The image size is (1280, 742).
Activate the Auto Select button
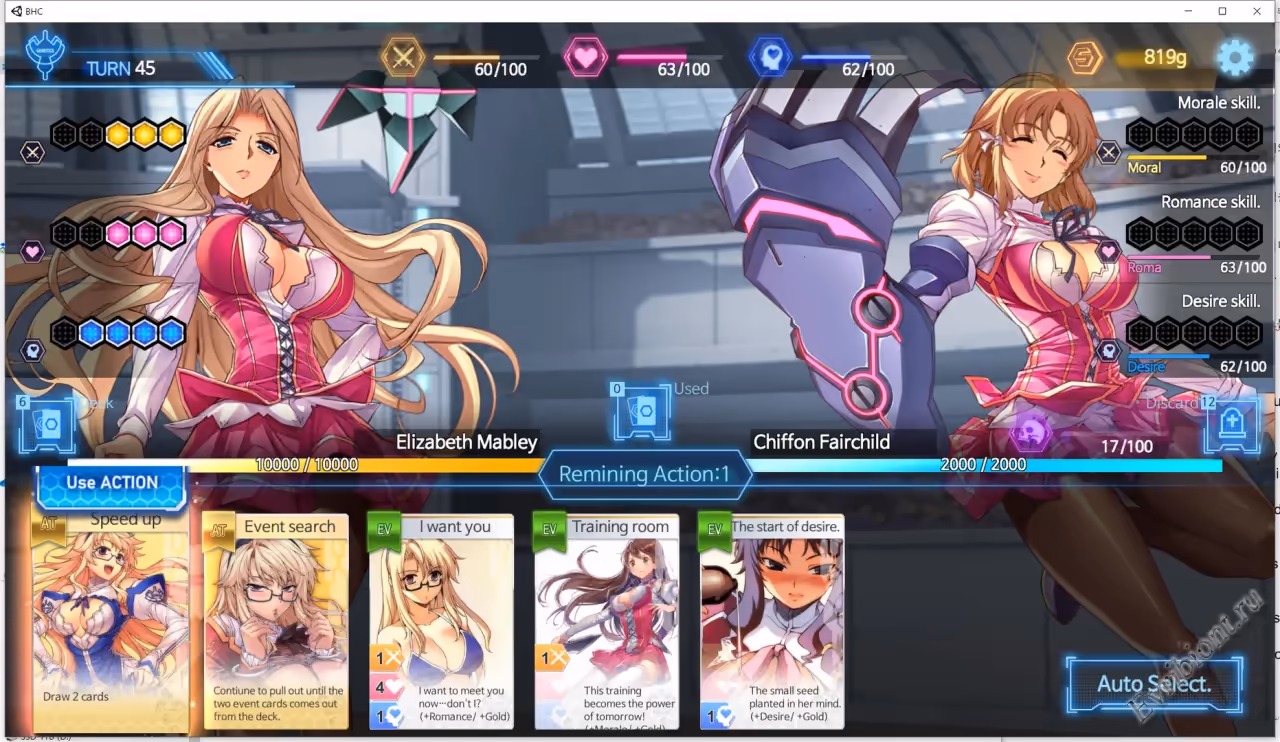tap(1154, 684)
